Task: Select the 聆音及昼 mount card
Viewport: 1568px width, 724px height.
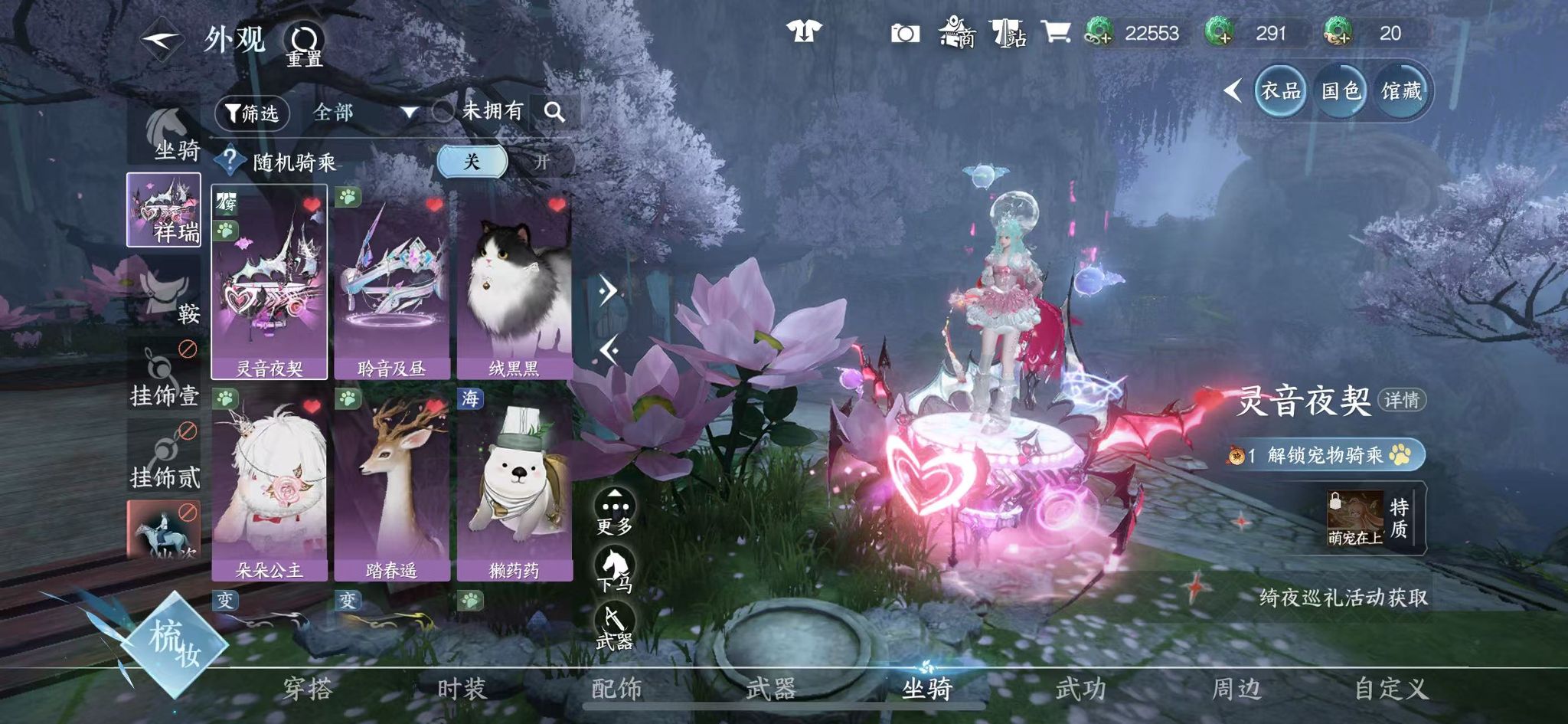Action: click(391, 283)
